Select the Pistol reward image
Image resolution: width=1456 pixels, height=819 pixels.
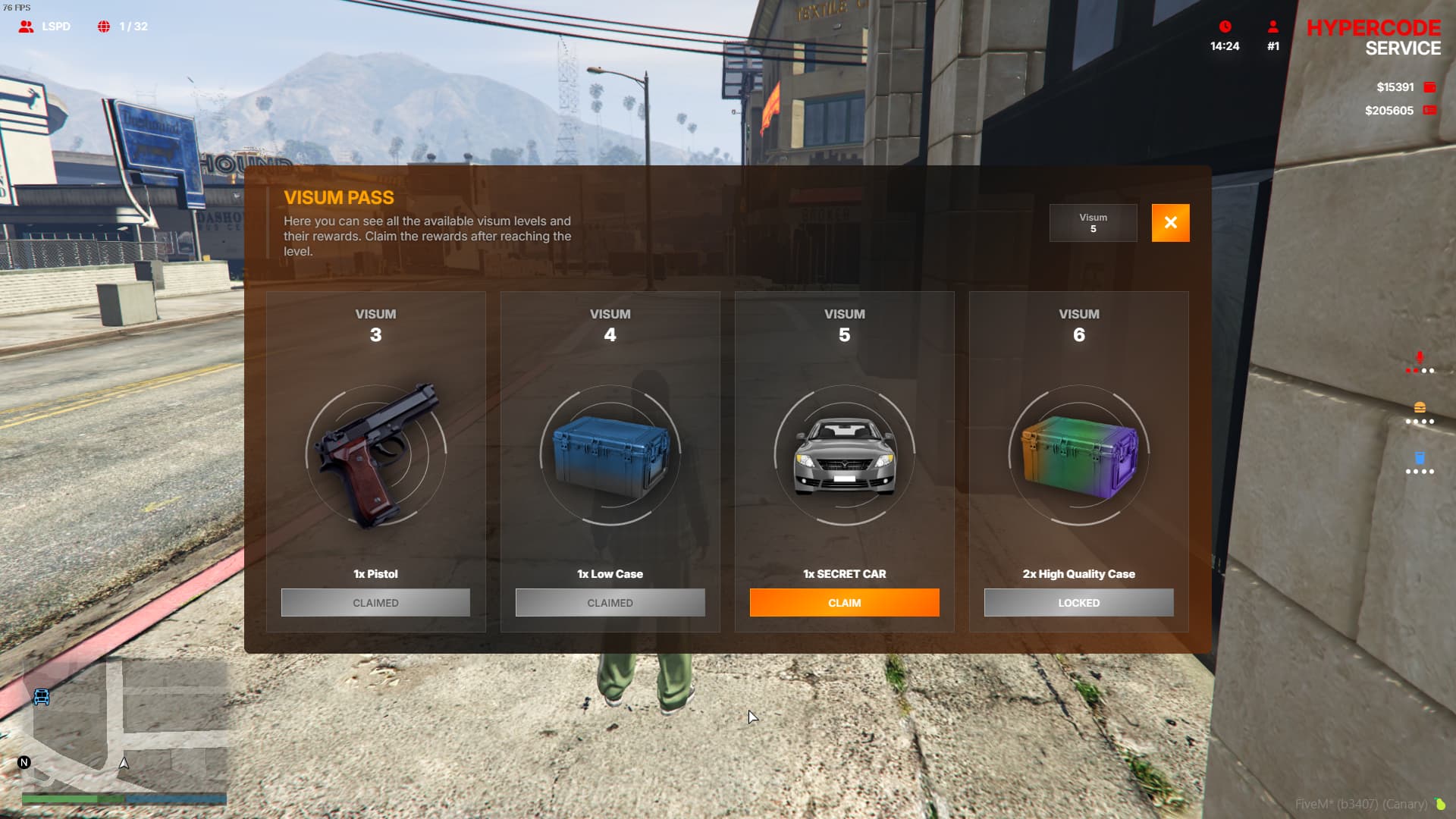point(376,455)
